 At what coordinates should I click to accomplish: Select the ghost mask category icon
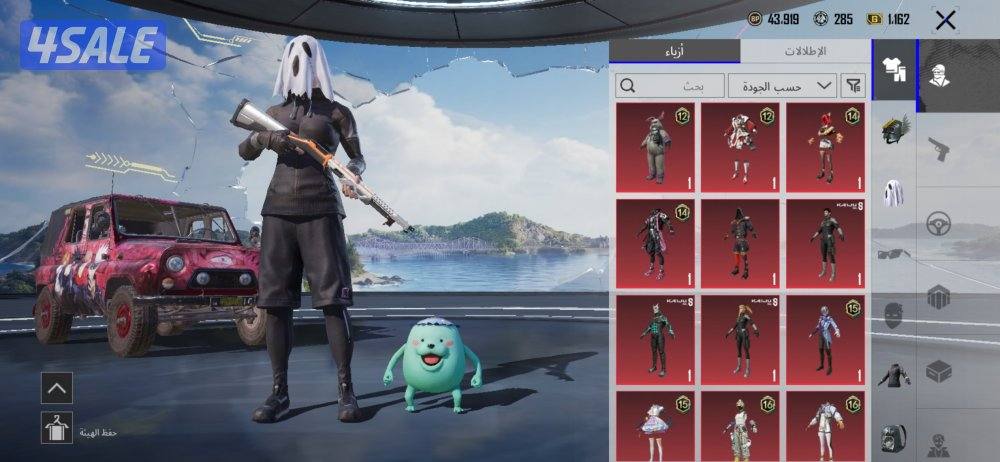(x=892, y=191)
